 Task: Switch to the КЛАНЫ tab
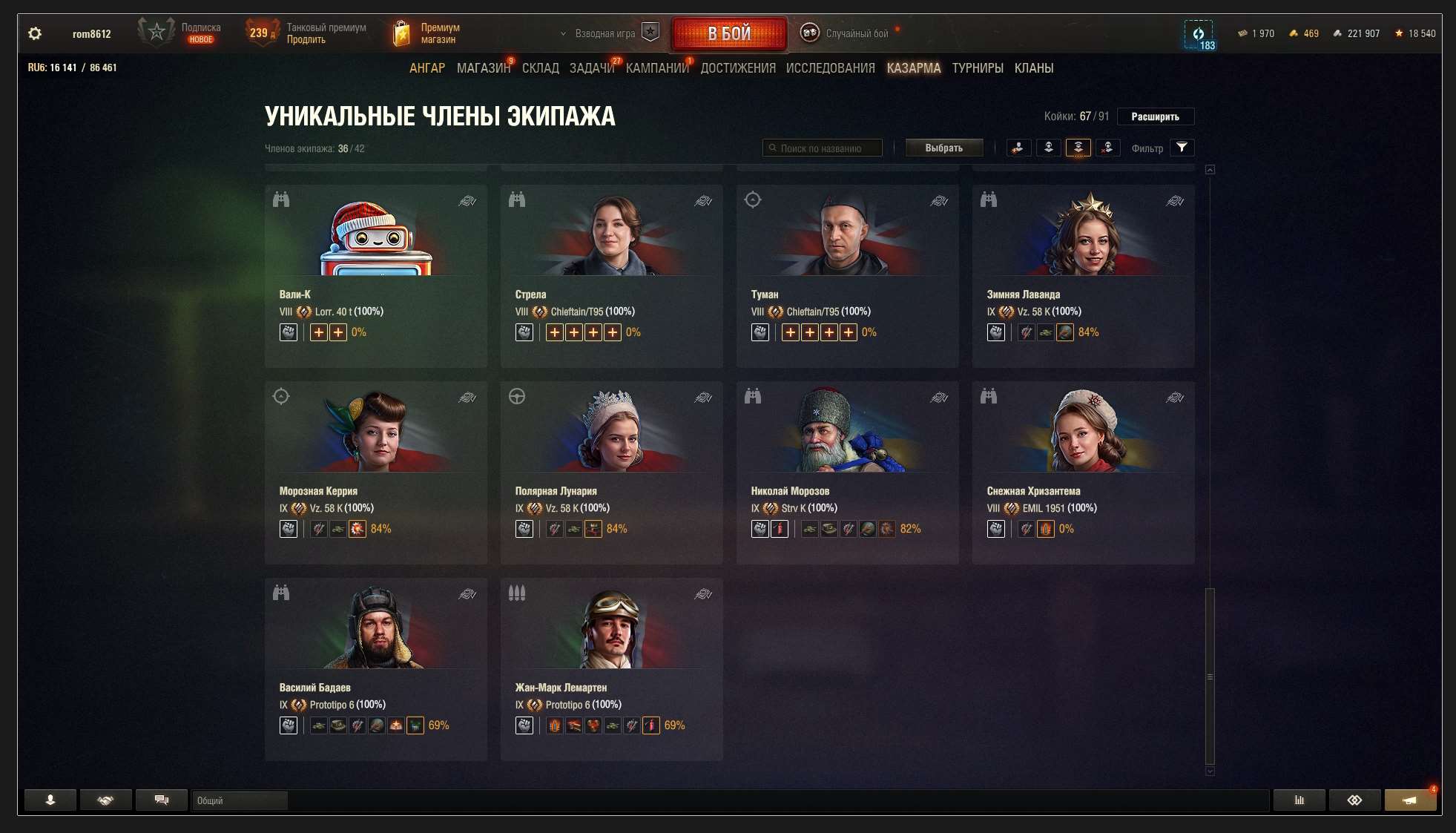tap(1034, 68)
